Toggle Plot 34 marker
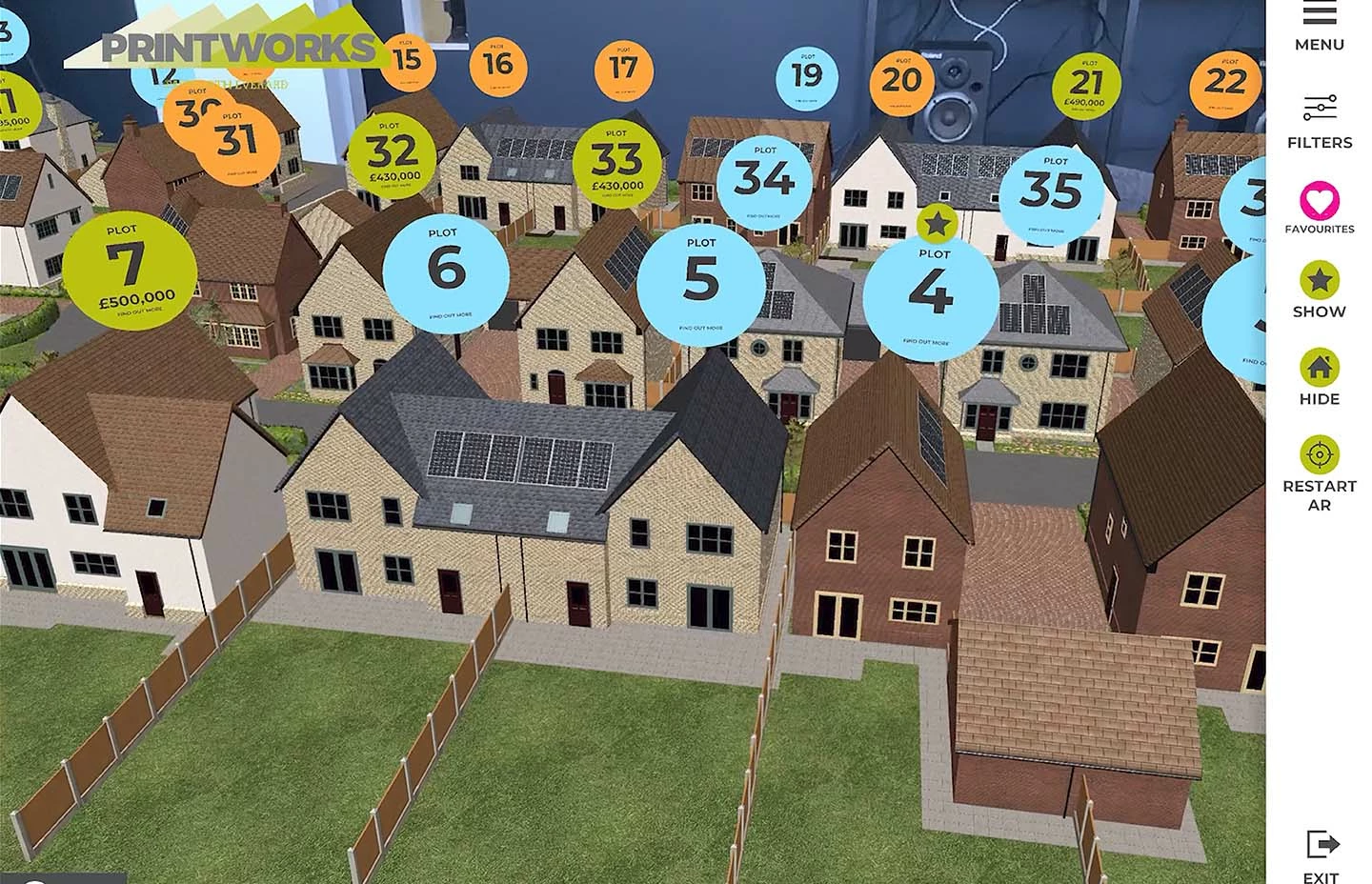1372x884 pixels. [x=765, y=182]
